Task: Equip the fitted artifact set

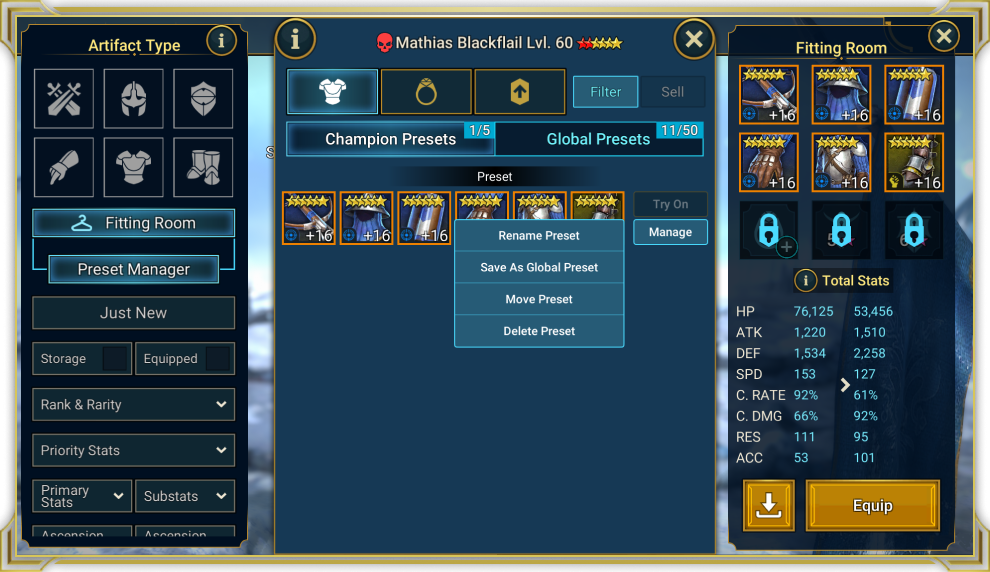Action: [x=872, y=506]
